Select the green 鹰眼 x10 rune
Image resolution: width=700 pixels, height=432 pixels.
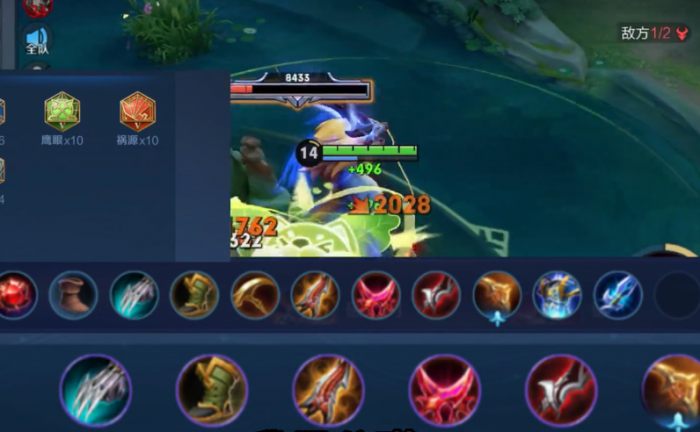[x=63, y=112]
